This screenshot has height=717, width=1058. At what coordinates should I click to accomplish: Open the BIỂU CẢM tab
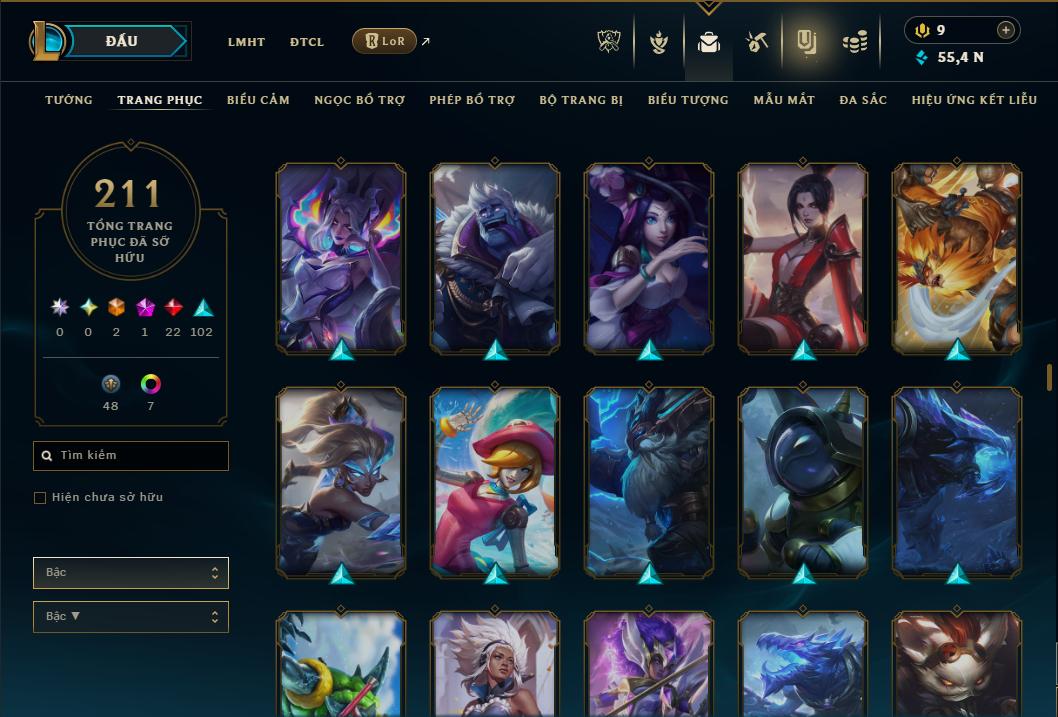click(258, 100)
